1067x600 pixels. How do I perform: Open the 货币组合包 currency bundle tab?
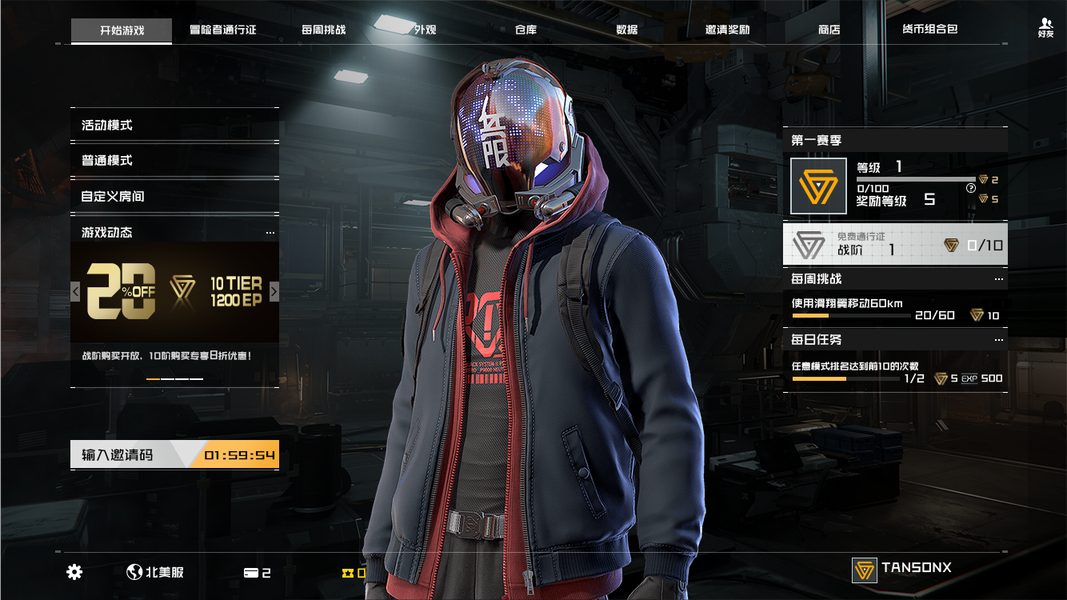(930, 30)
